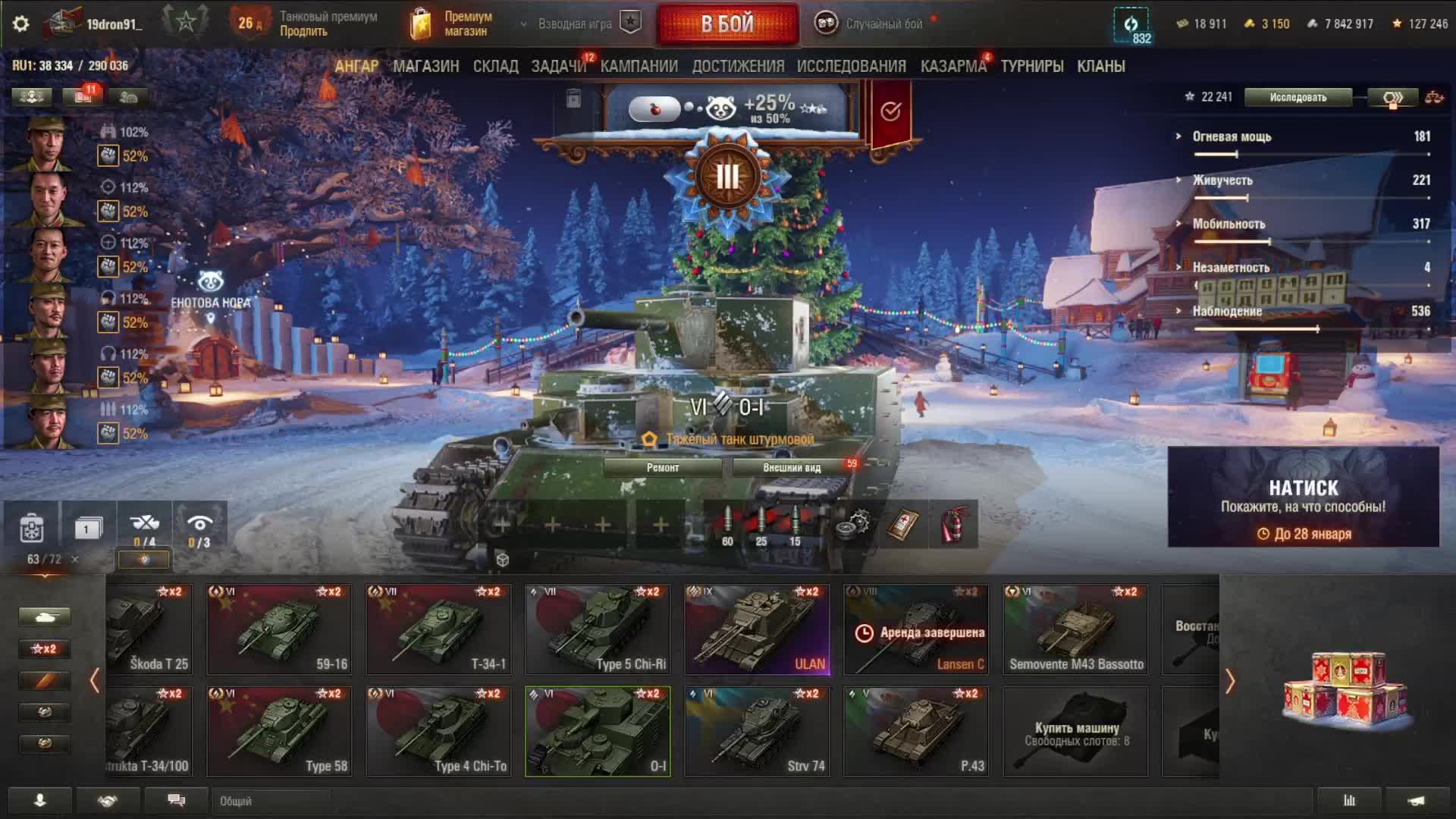Viewport: 1456px width, 819px height.
Task: Select the ULAN tank card
Action: point(757,629)
